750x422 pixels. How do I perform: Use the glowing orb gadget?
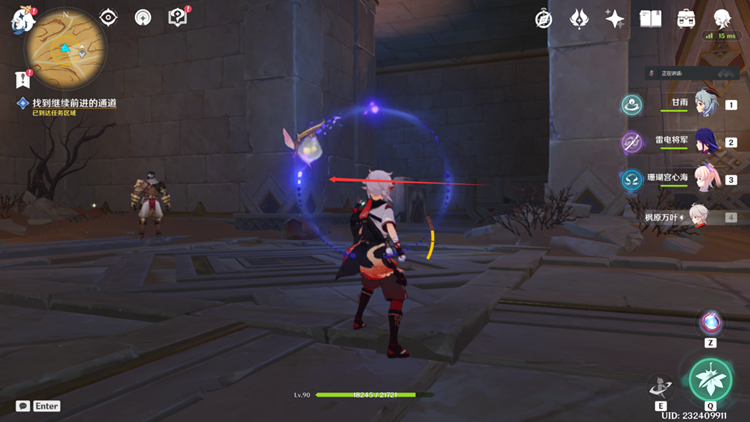(x=710, y=322)
